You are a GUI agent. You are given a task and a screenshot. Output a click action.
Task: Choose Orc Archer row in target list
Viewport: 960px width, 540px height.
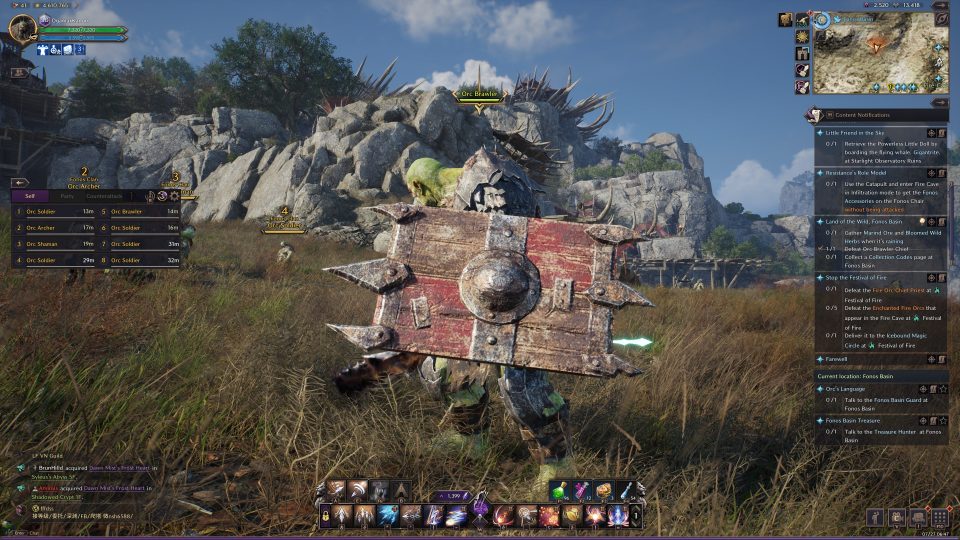coord(40,228)
